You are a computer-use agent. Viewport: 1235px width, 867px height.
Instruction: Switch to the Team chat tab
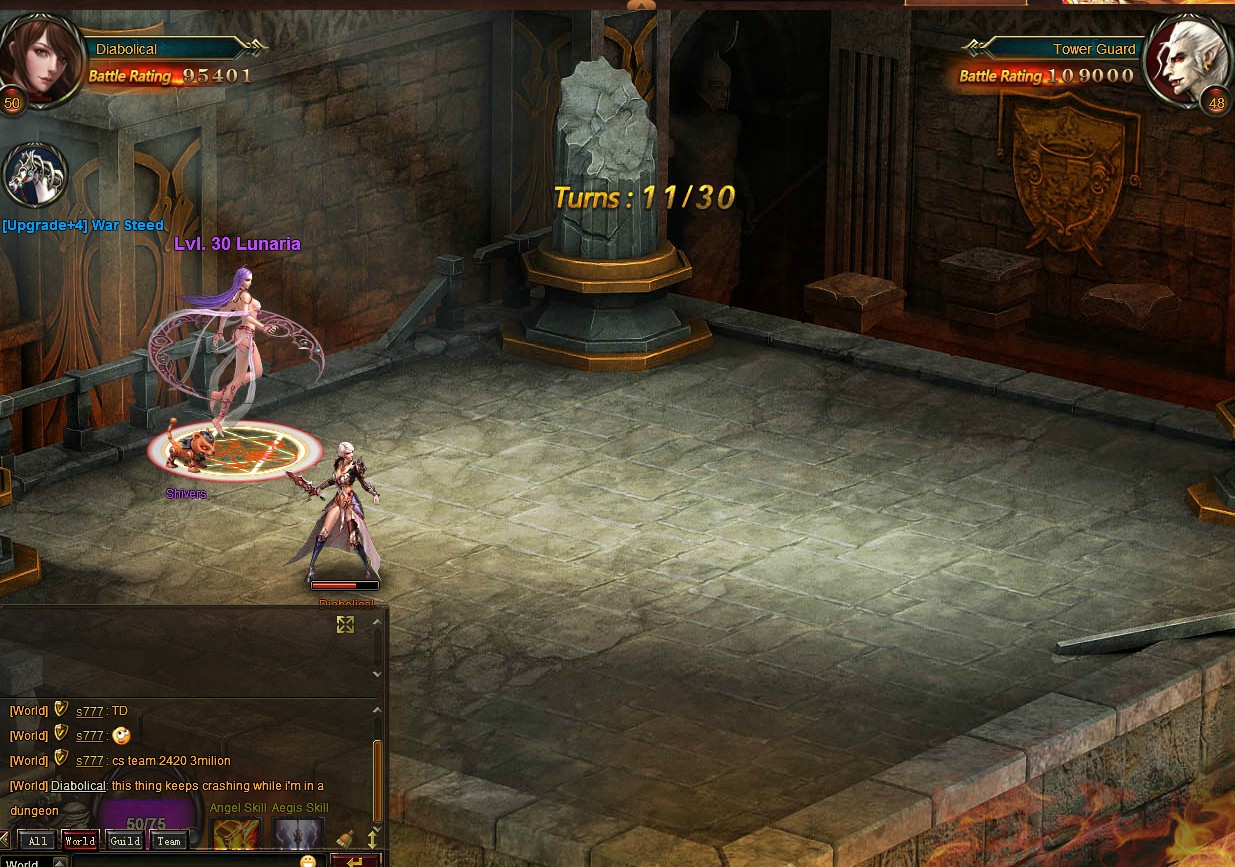tap(169, 841)
